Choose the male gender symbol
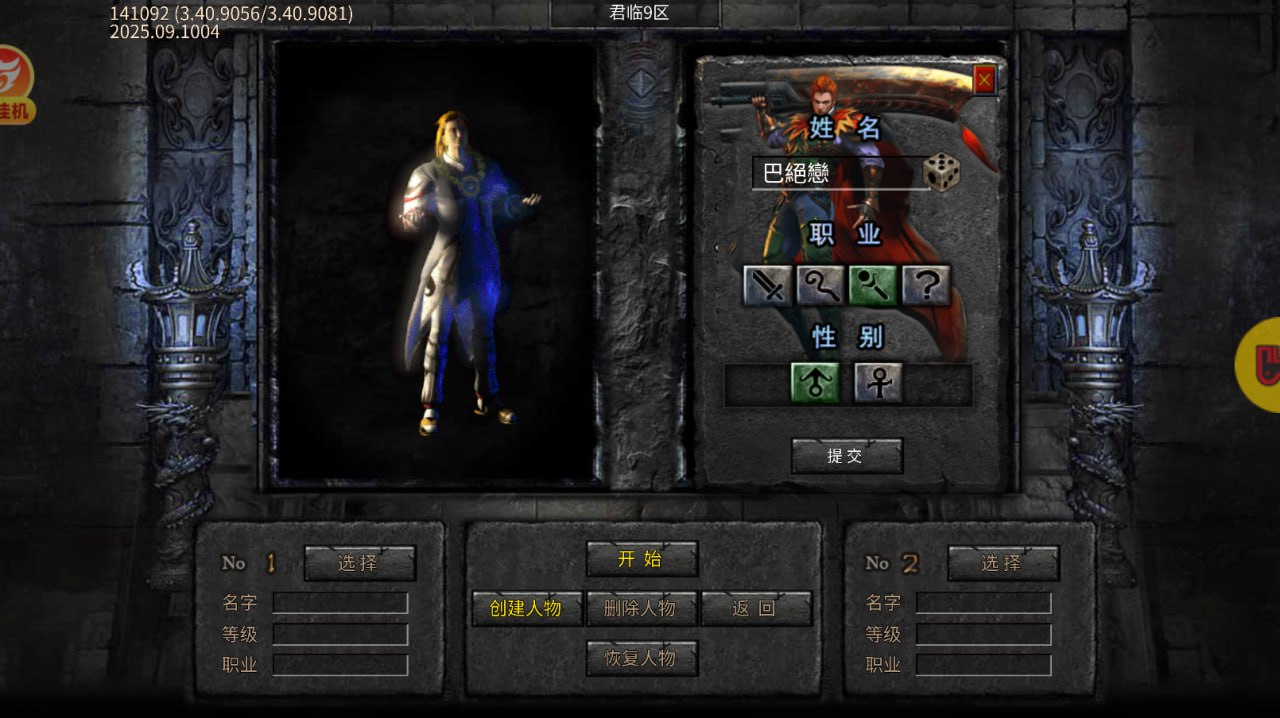 tap(815, 383)
